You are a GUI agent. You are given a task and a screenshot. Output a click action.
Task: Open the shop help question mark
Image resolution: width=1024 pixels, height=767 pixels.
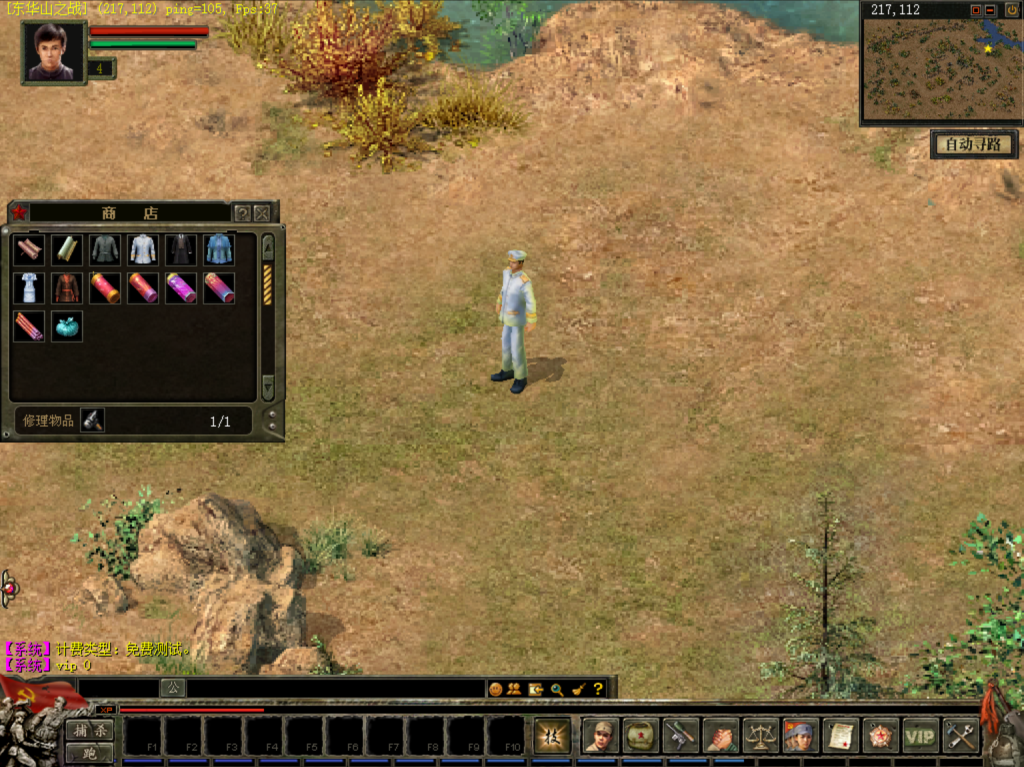point(242,213)
